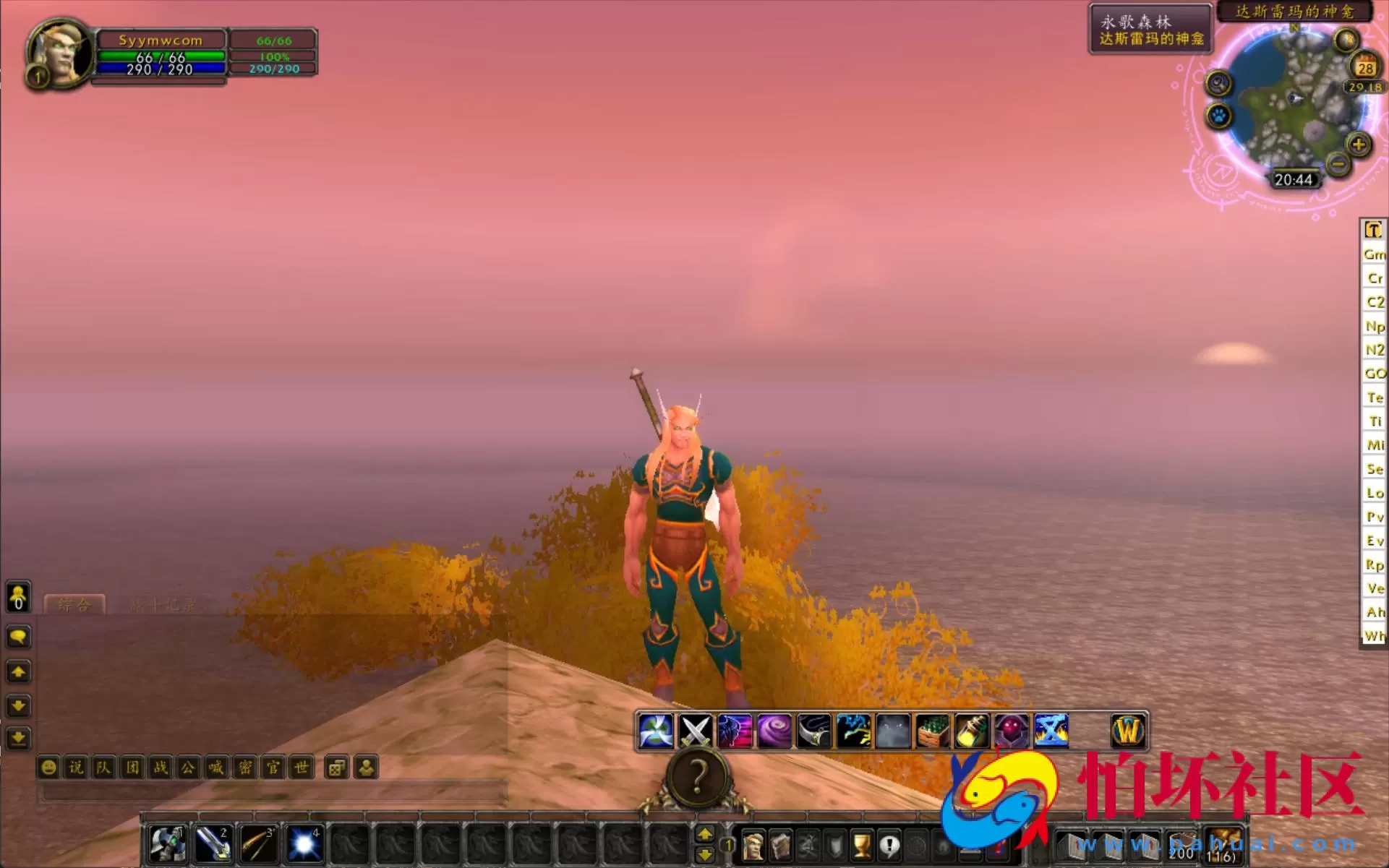
Task: Select the crossed-swords attack ability
Action: [x=694, y=731]
